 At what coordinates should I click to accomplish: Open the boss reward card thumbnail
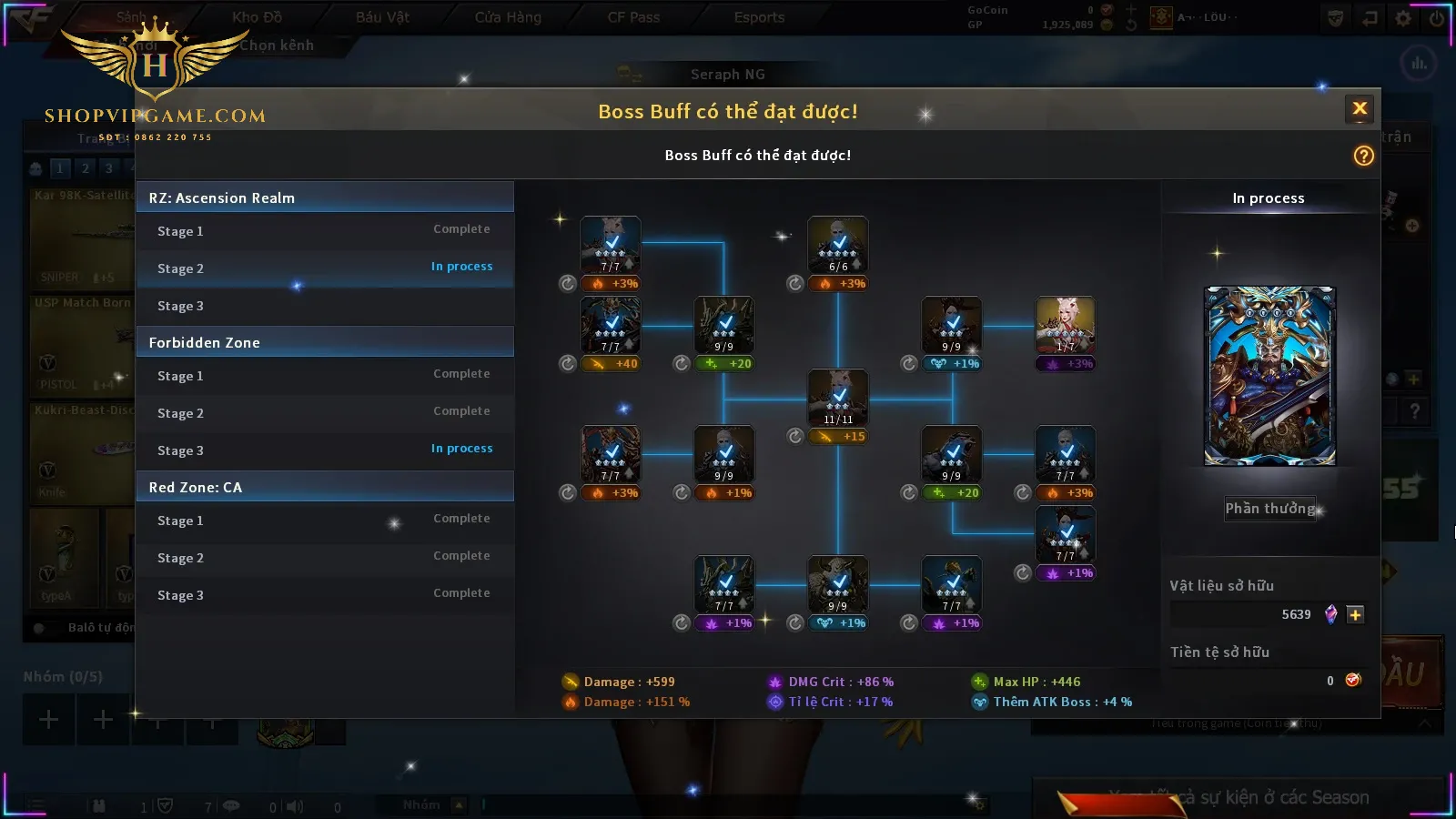1270,376
